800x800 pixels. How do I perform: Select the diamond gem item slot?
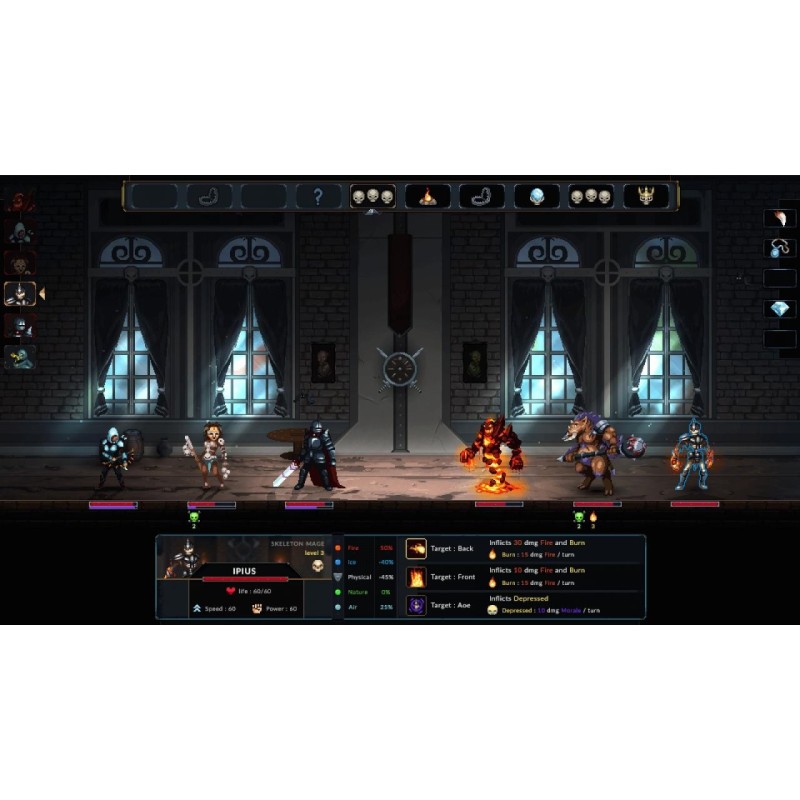[x=779, y=309]
